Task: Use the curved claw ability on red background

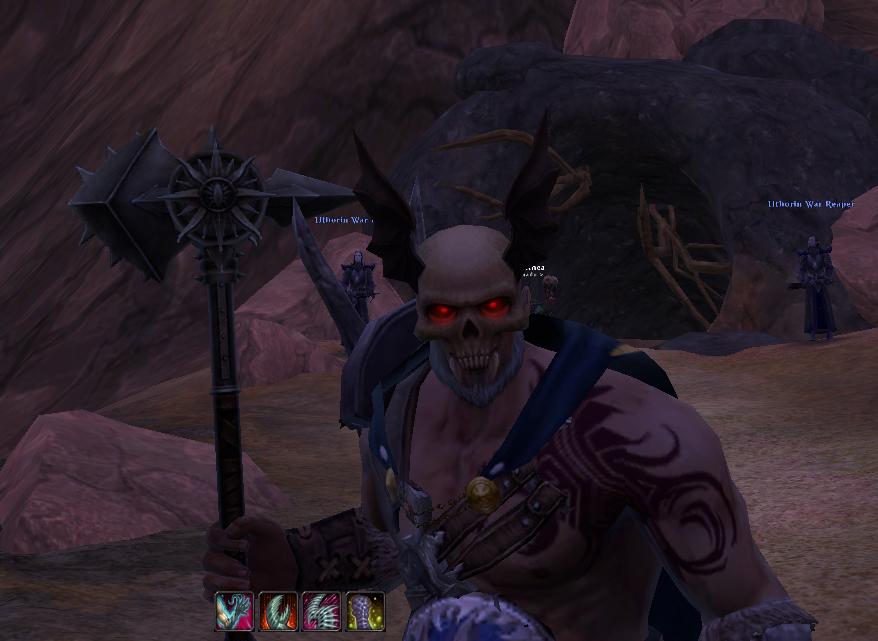Action: 278,611
